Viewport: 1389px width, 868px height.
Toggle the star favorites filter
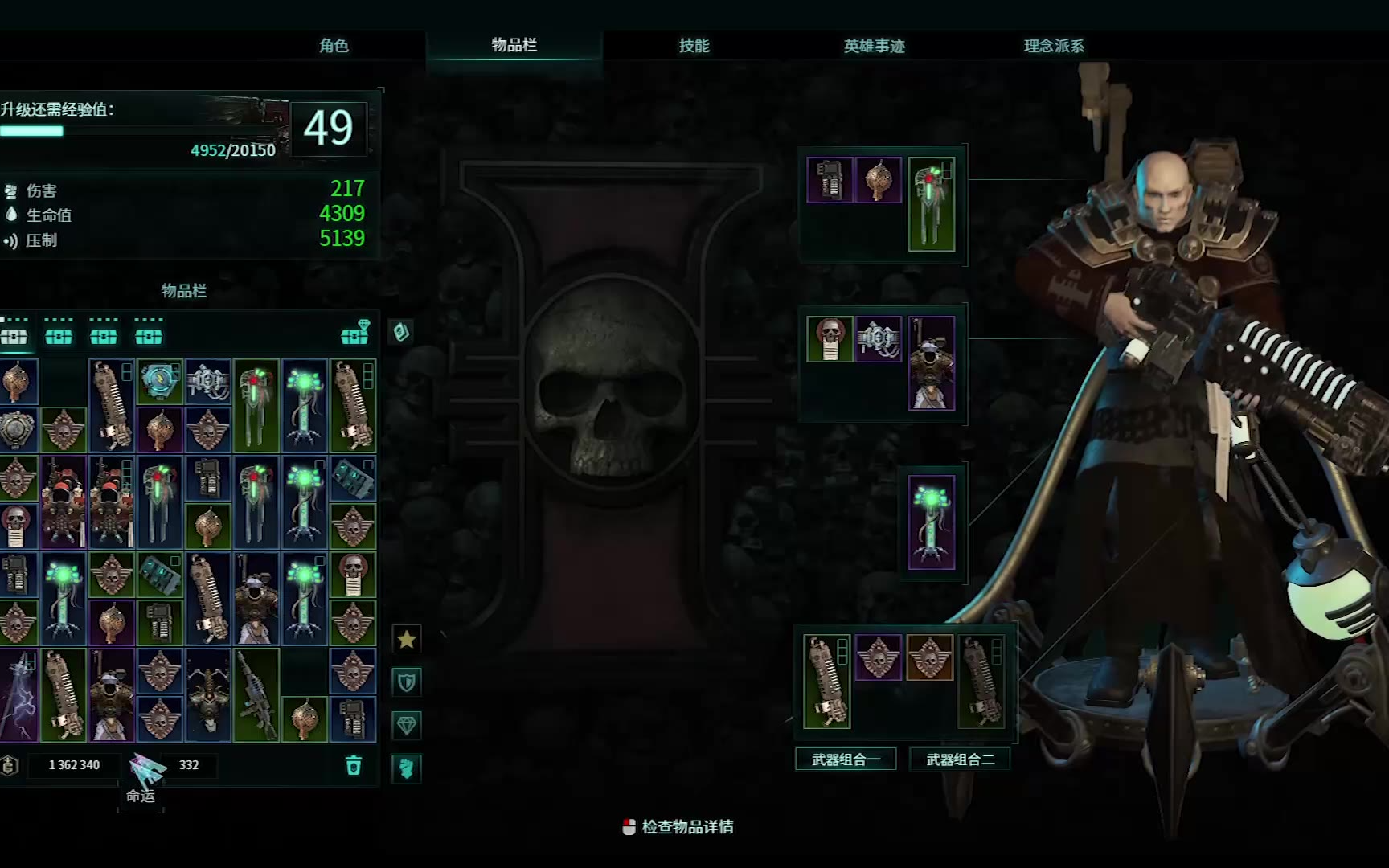407,639
